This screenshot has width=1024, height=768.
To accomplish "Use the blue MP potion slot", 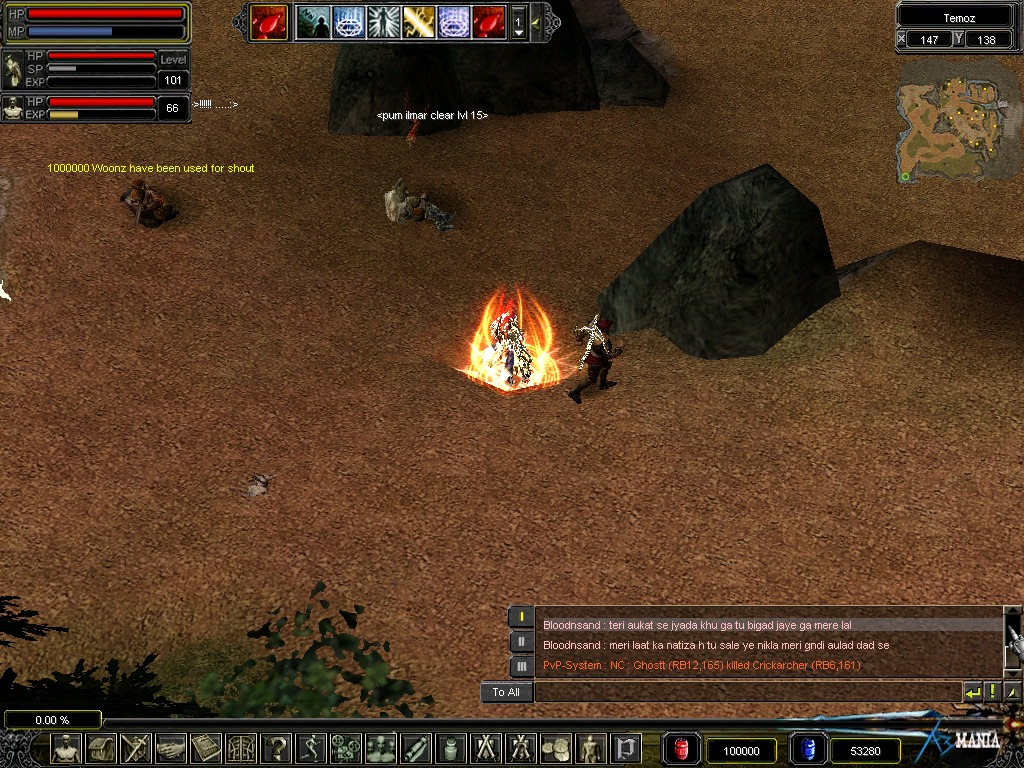I will pos(808,750).
